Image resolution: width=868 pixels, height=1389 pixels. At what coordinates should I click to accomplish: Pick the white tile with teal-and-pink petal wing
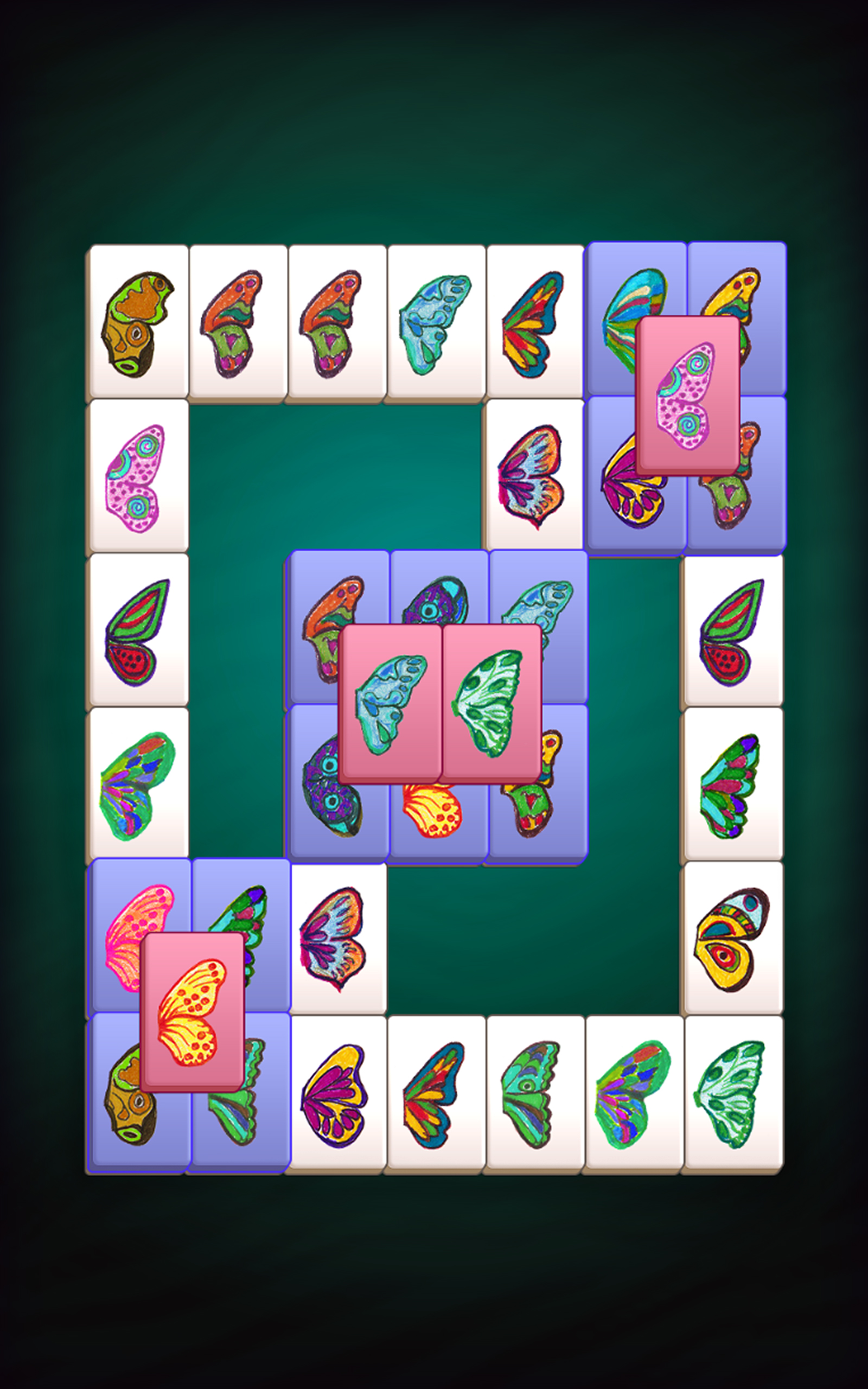732,786
